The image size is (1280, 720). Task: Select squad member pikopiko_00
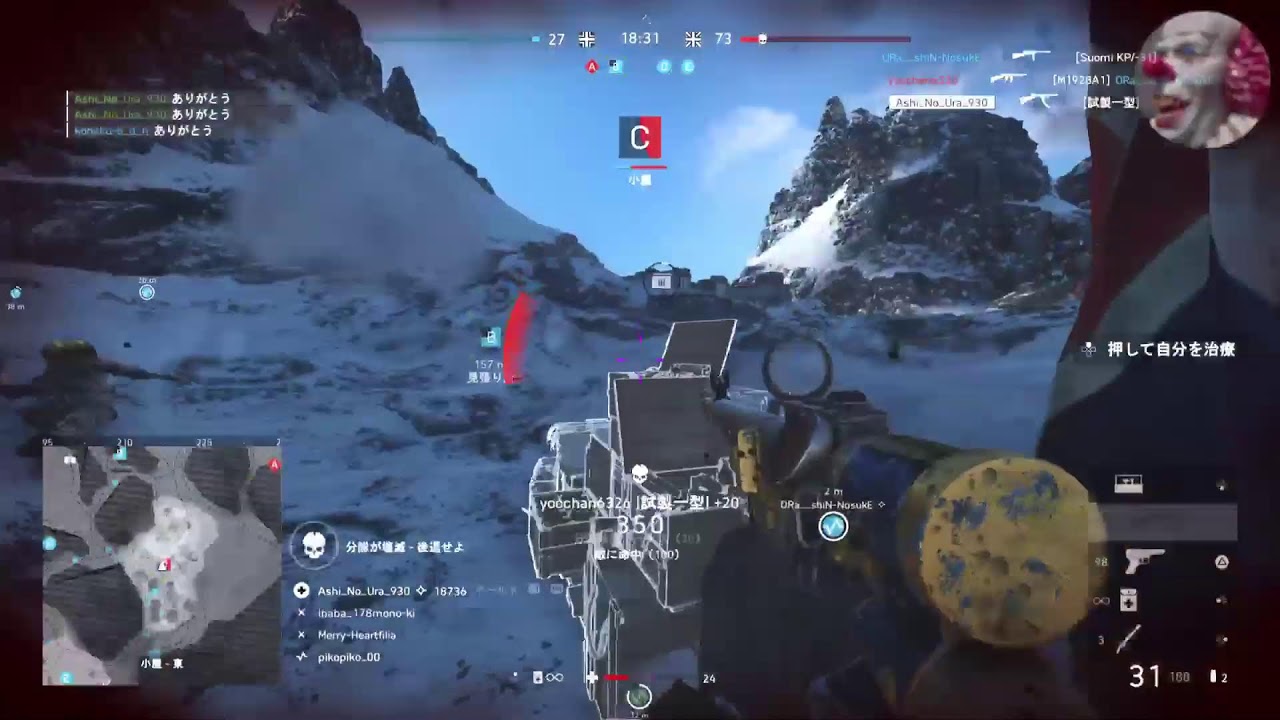[x=349, y=657]
